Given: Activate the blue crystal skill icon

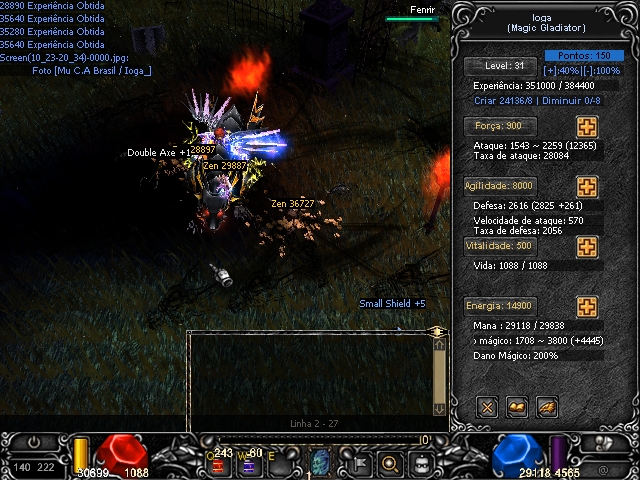Looking at the screenshot, I should pyautogui.click(x=320, y=462).
